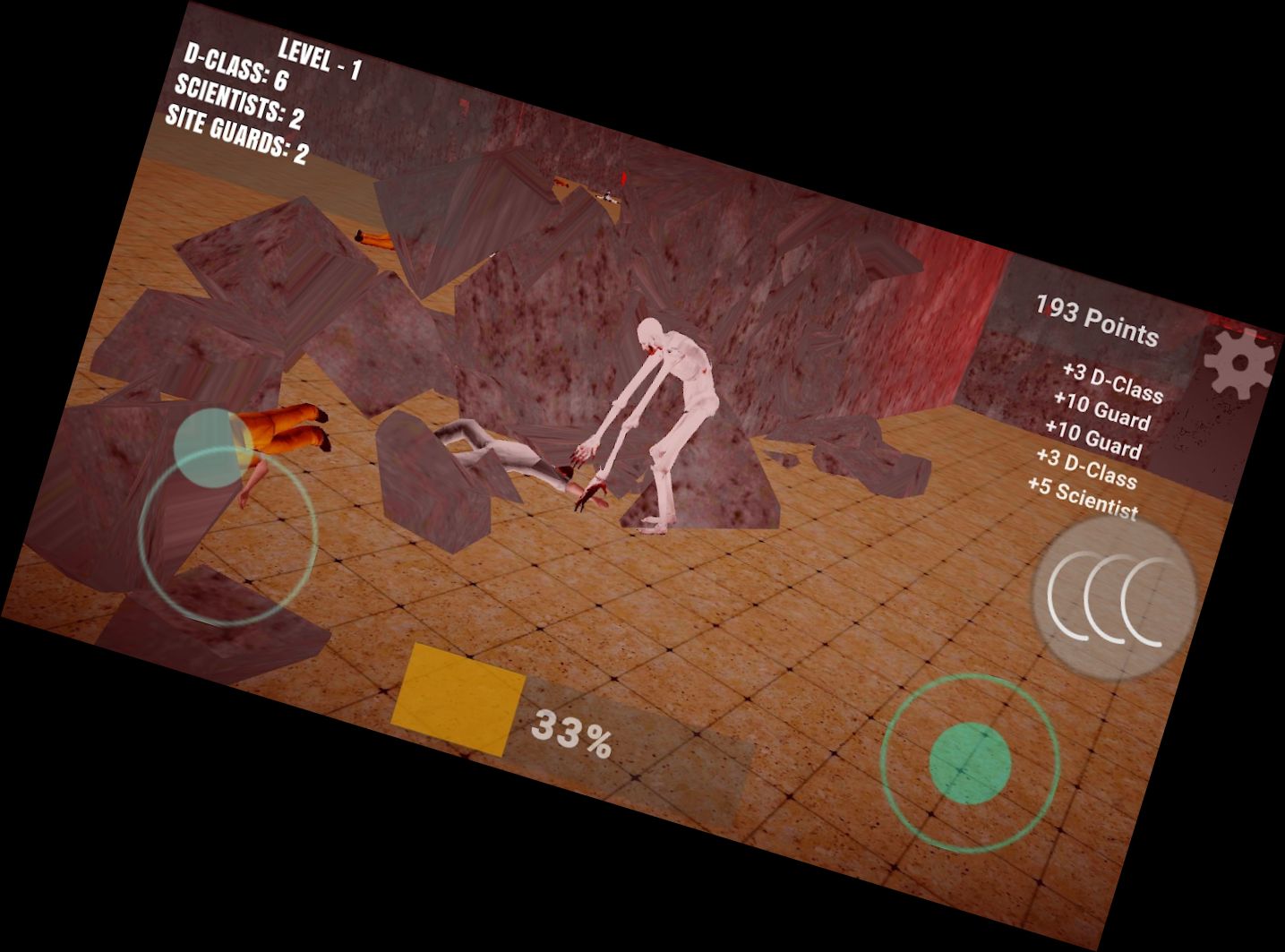
Task: Select the LEVEL - 1 heading
Action: click(321, 59)
